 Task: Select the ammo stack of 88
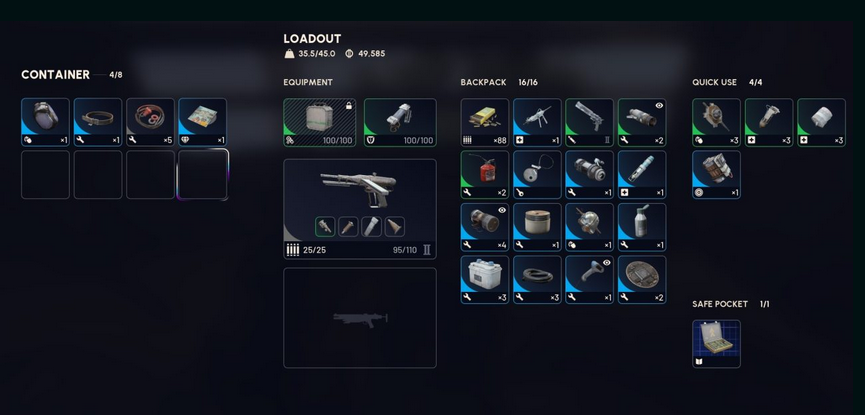point(485,122)
